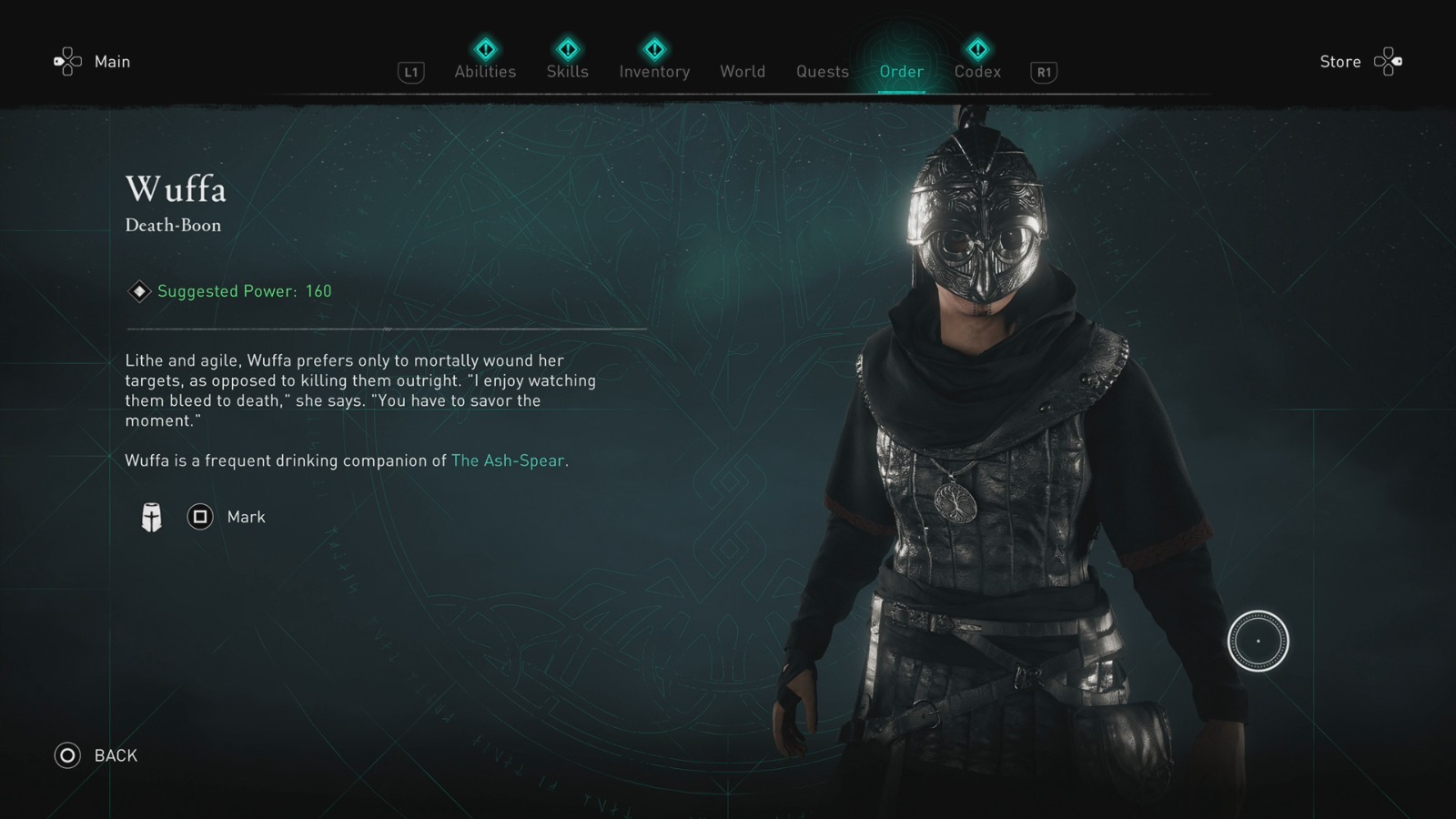Toggle Mark on Wuffa
The width and height of the screenshot is (1456, 819).
(x=199, y=516)
